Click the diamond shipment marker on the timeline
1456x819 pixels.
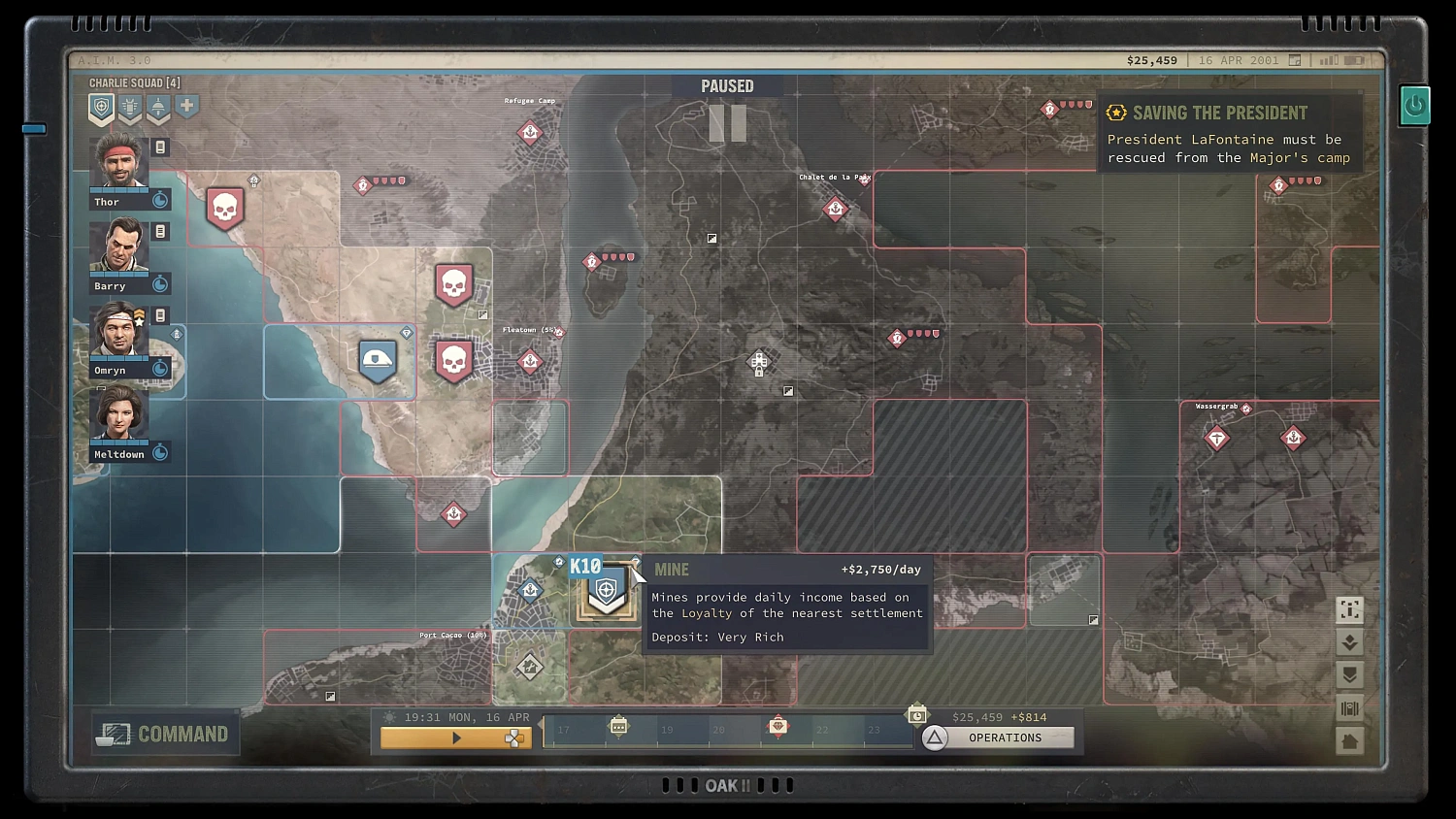click(x=778, y=725)
